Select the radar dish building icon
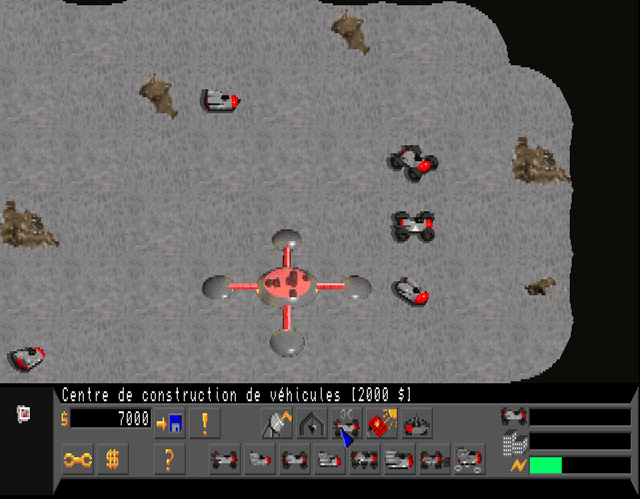Image resolution: width=640 pixels, height=499 pixels. pyautogui.click(x=277, y=424)
